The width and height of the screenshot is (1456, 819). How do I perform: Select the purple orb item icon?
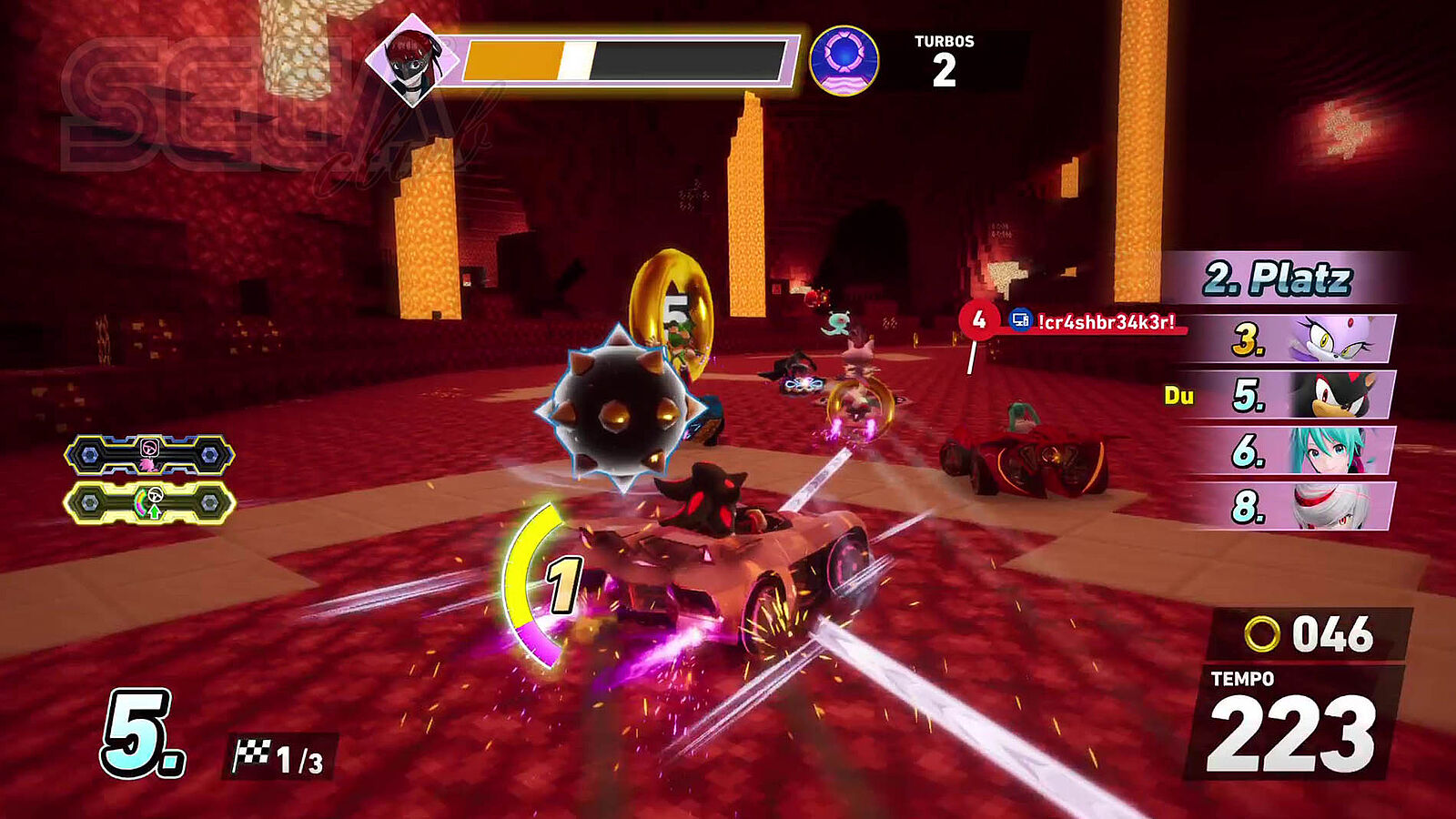pyautogui.click(x=844, y=61)
